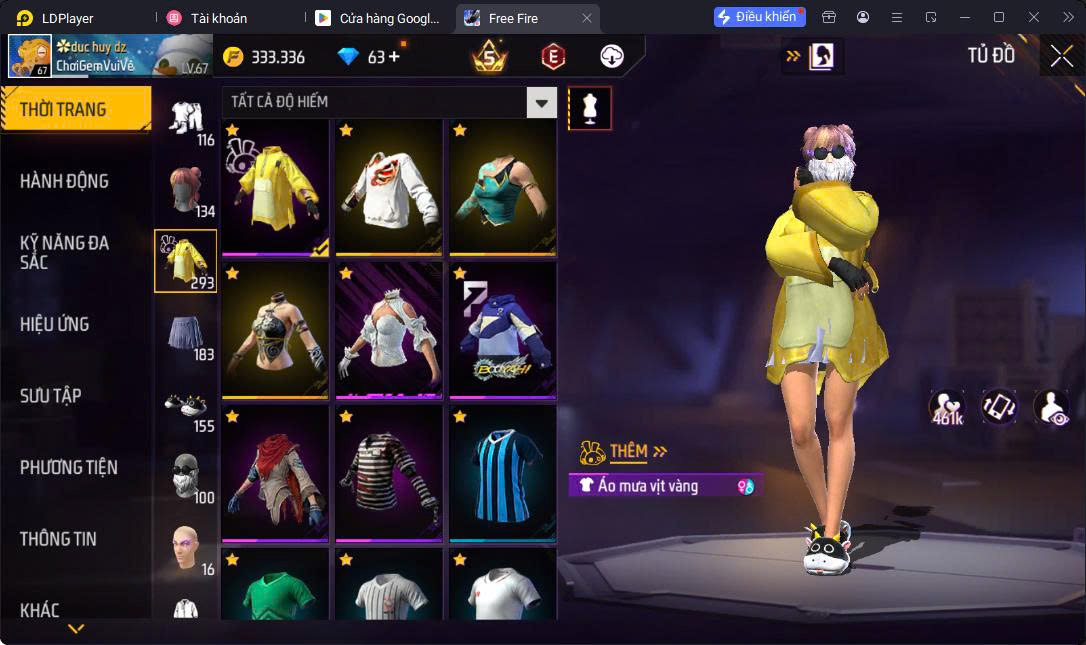Open the SƯU TẬP tab
Viewport: 1086px width, 645px height.
(x=51, y=395)
